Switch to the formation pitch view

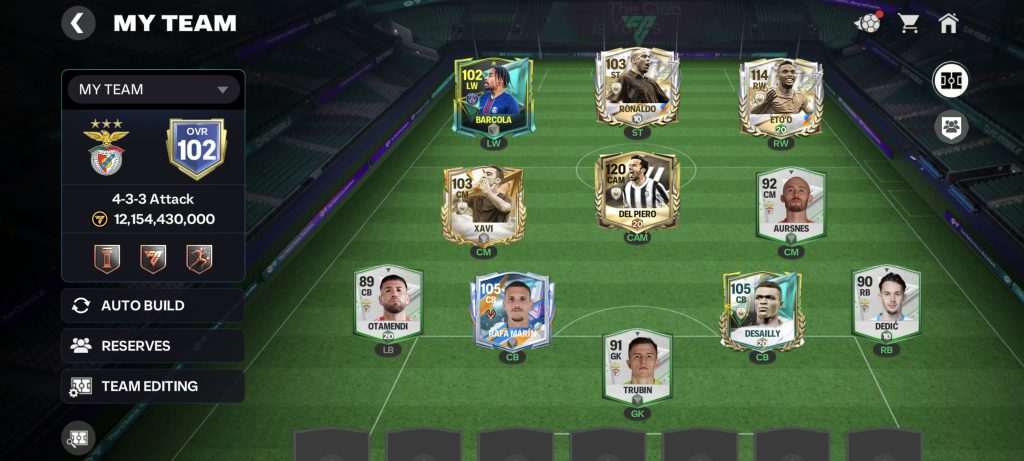(950, 79)
